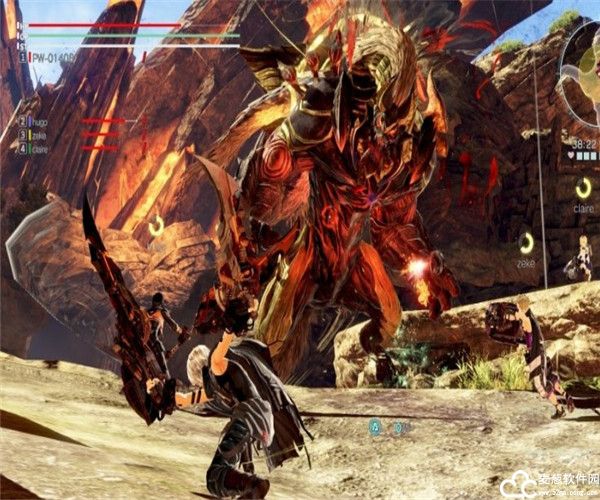Select the PW-01409 player entry

(52, 58)
